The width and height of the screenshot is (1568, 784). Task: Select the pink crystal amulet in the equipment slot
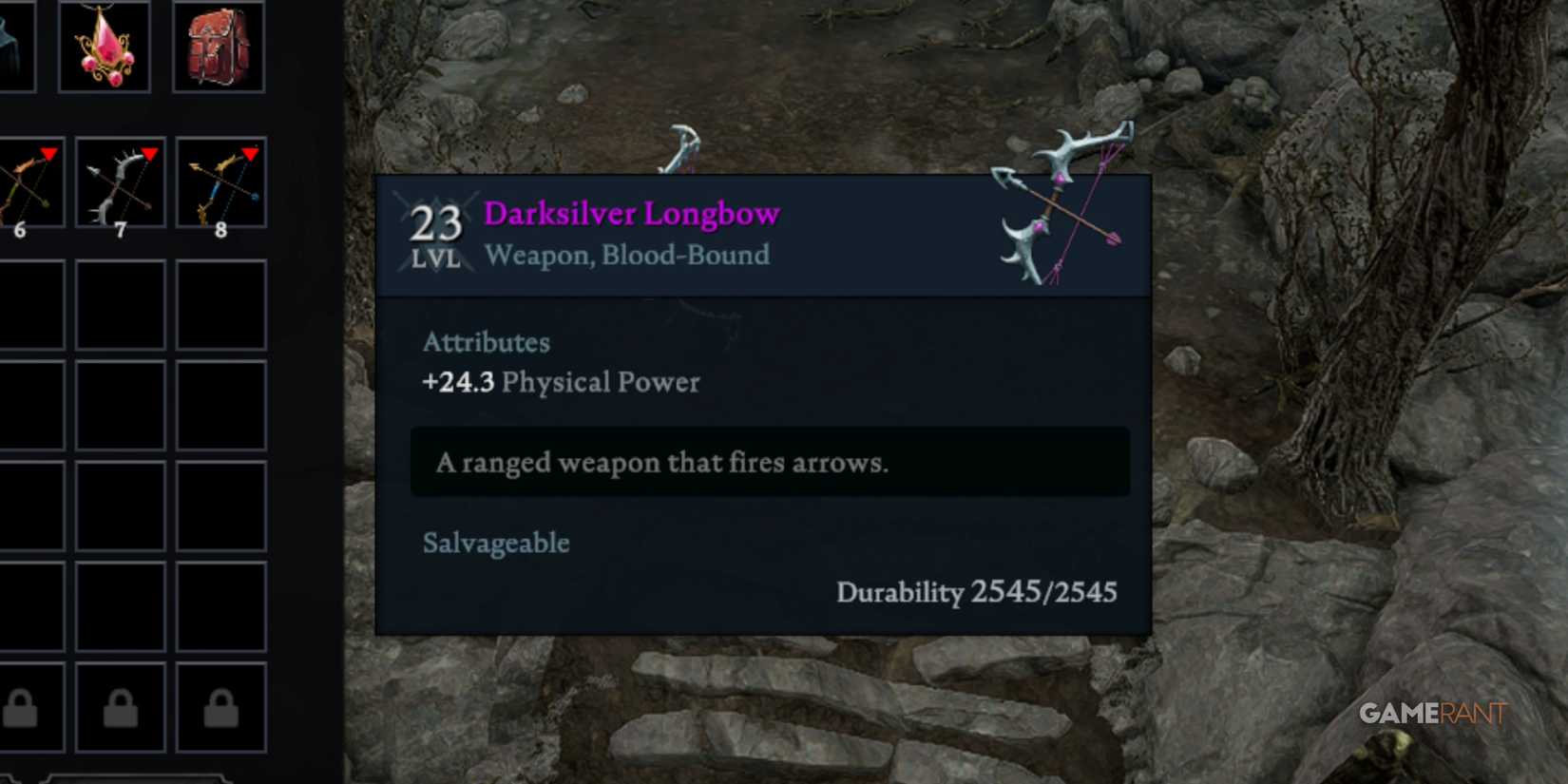tap(107, 44)
